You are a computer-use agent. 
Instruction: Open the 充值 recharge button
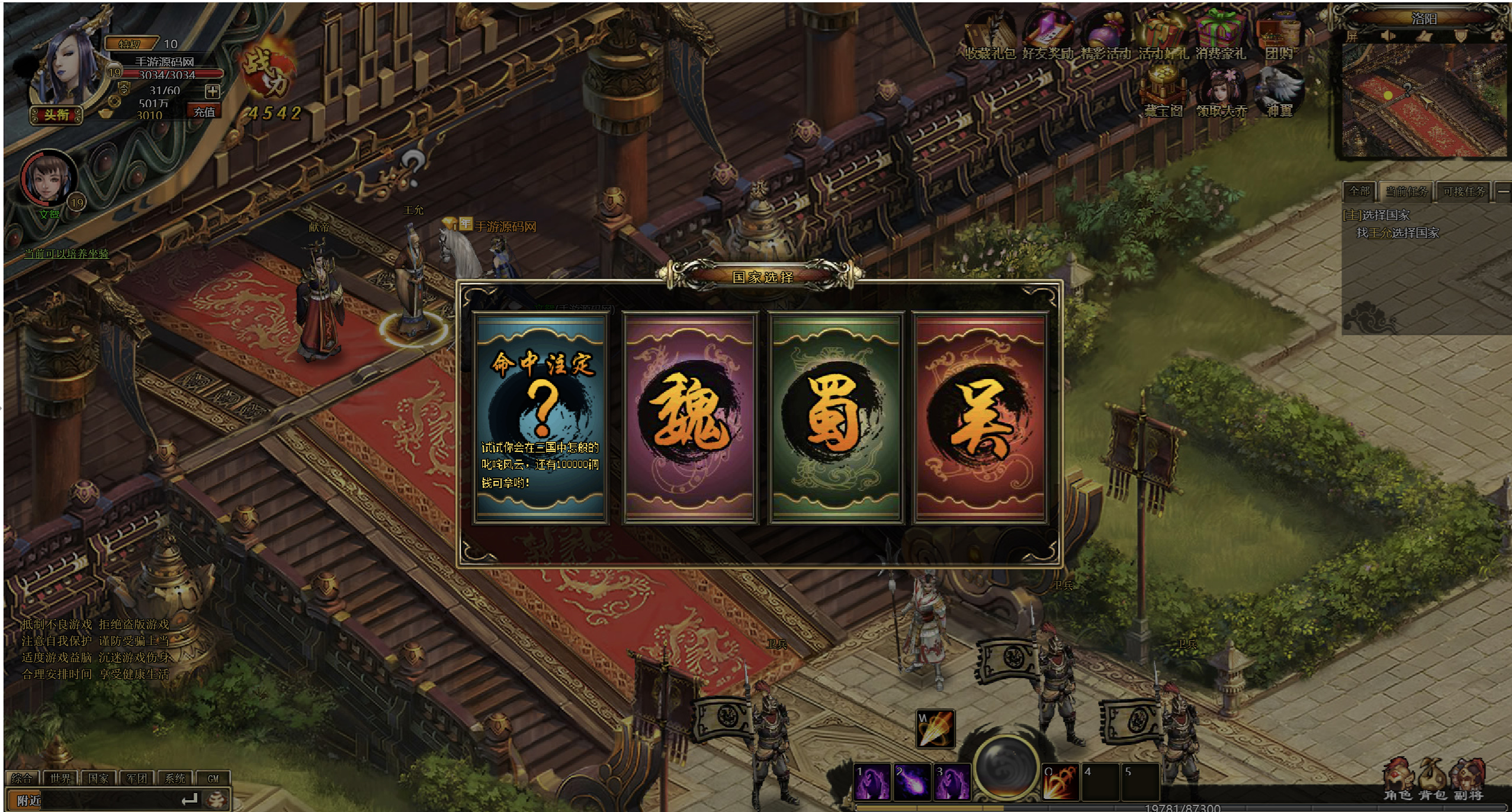click(204, 111)
